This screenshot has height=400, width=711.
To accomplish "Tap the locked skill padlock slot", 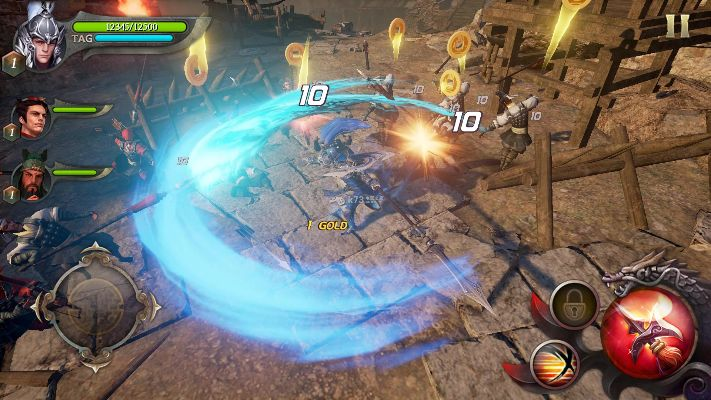I will pos(574,304).
